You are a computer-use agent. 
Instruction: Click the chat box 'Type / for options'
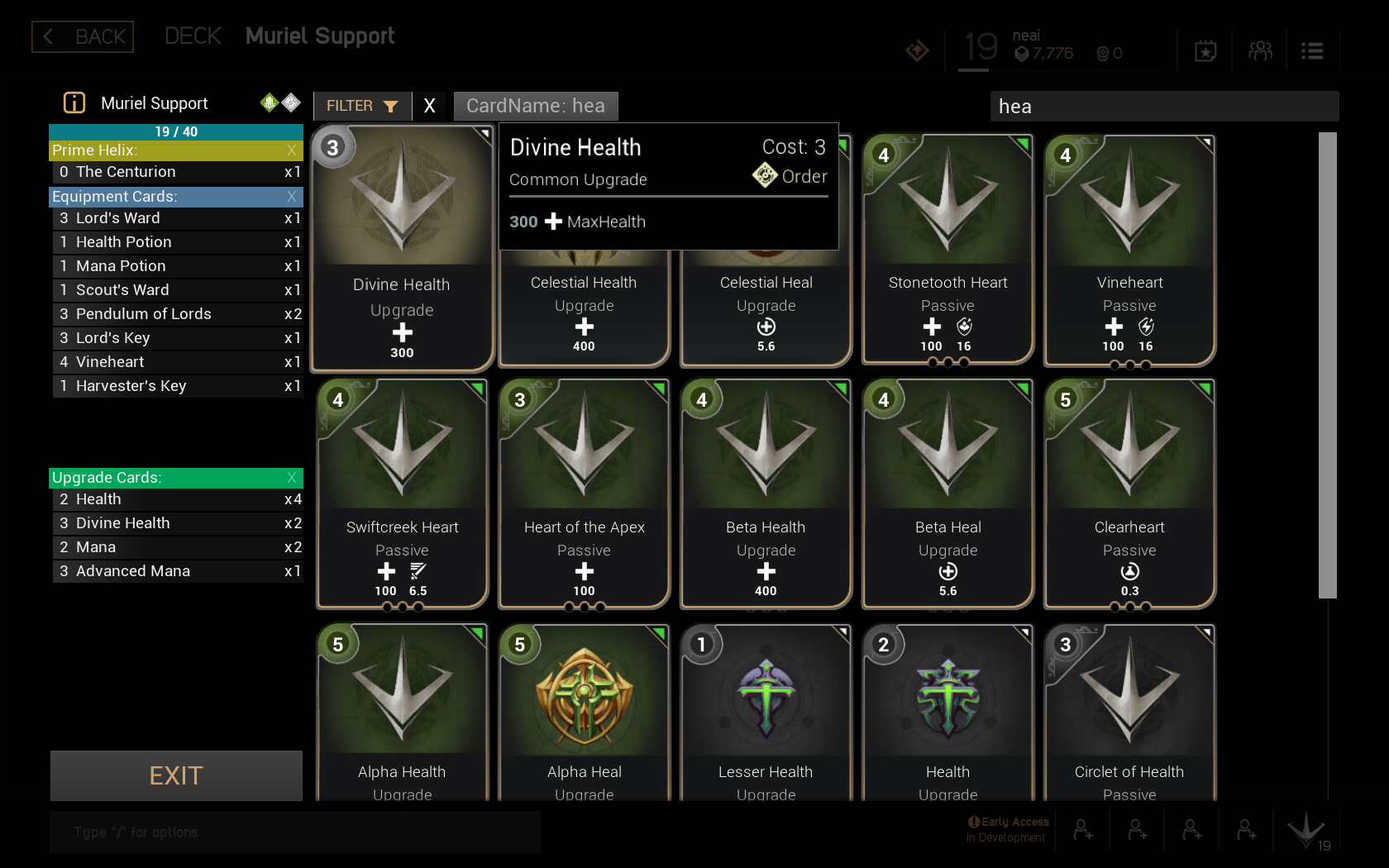[294, 832]
